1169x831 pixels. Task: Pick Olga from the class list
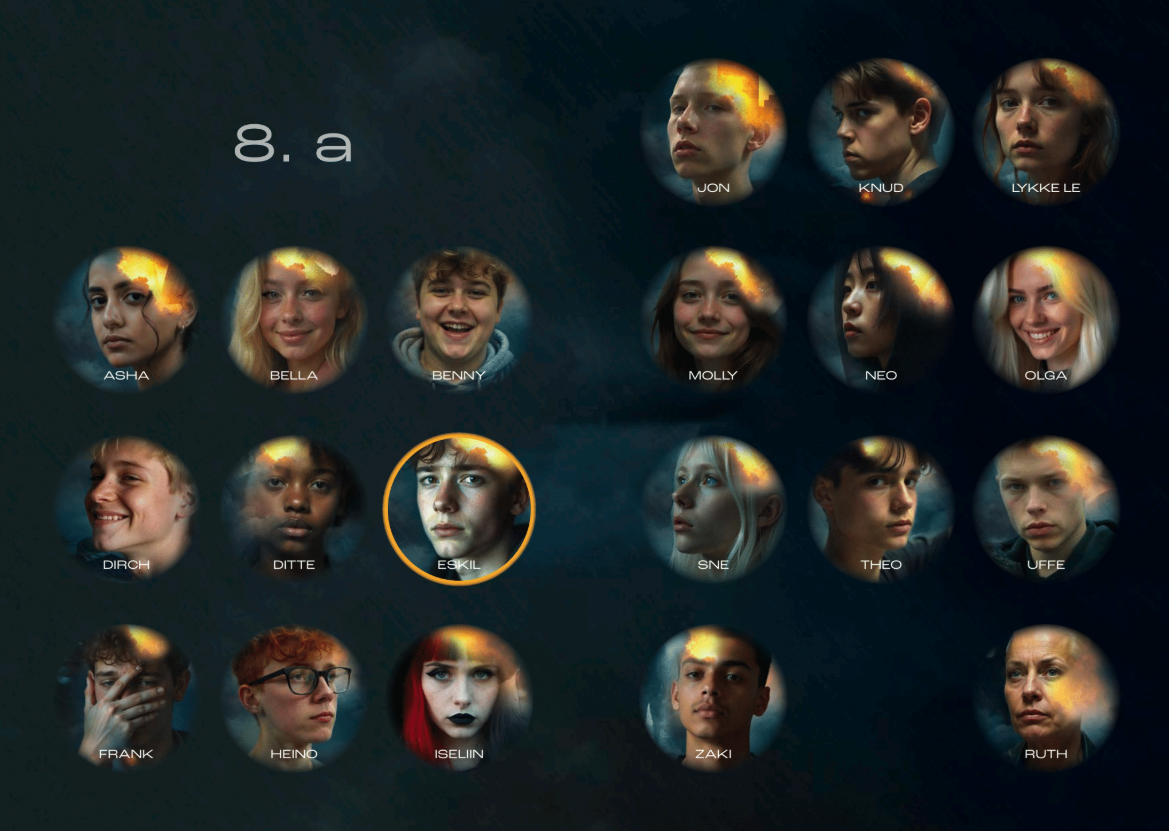(1046, 318)
